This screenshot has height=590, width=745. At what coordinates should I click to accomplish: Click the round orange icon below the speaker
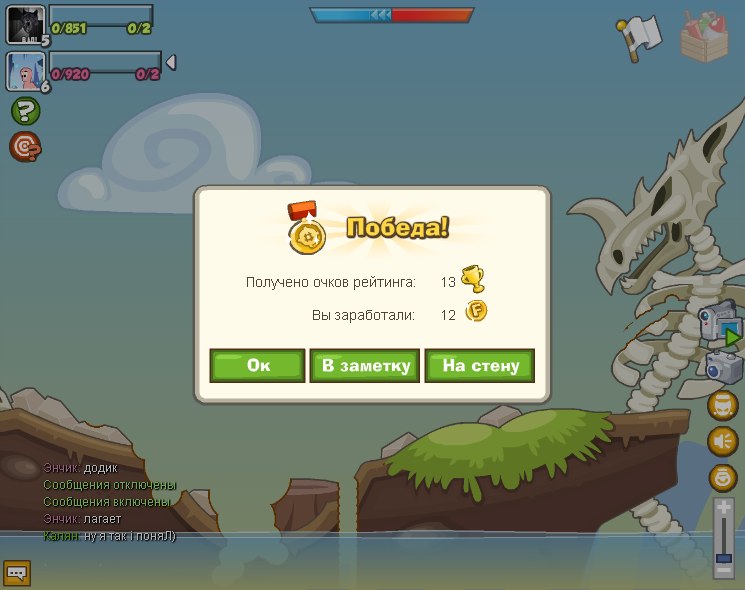pyautogui.click(x=722, y=477)
